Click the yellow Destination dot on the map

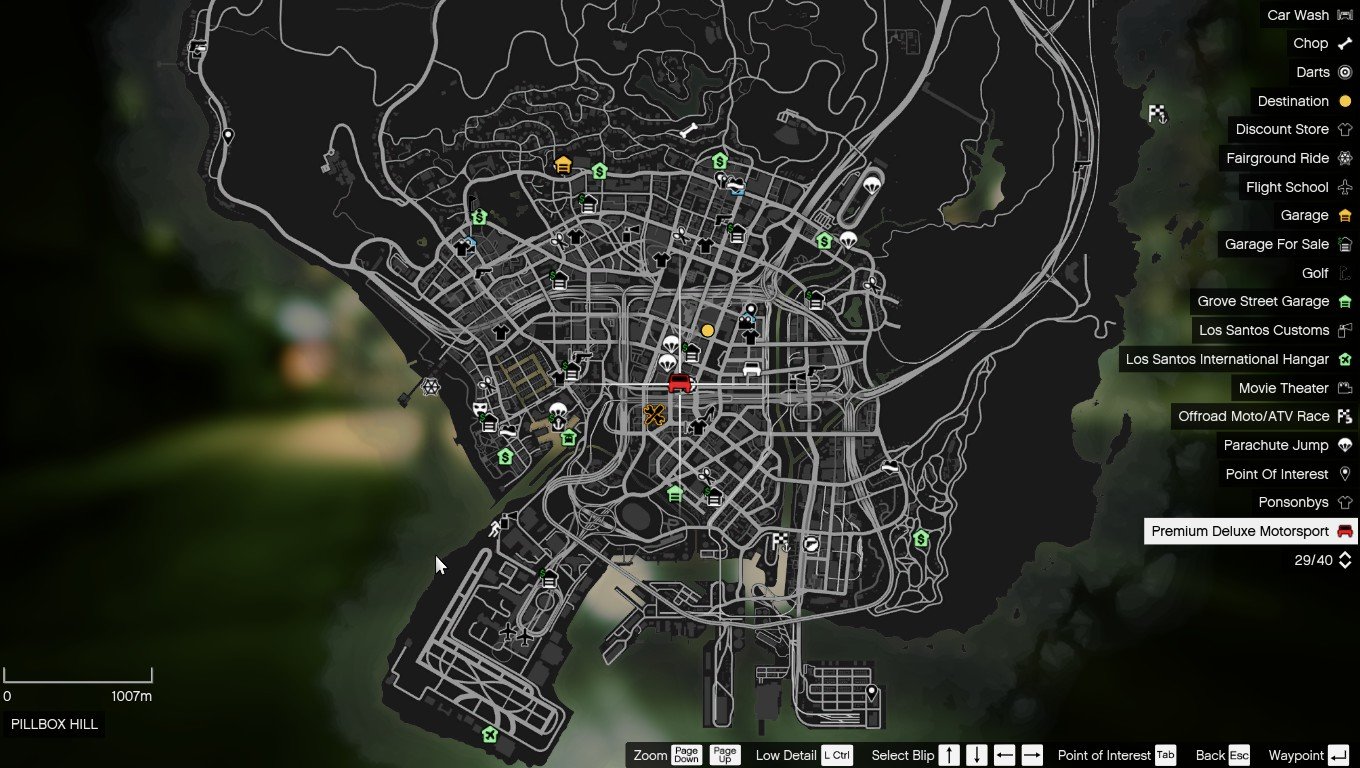point(709,330)
